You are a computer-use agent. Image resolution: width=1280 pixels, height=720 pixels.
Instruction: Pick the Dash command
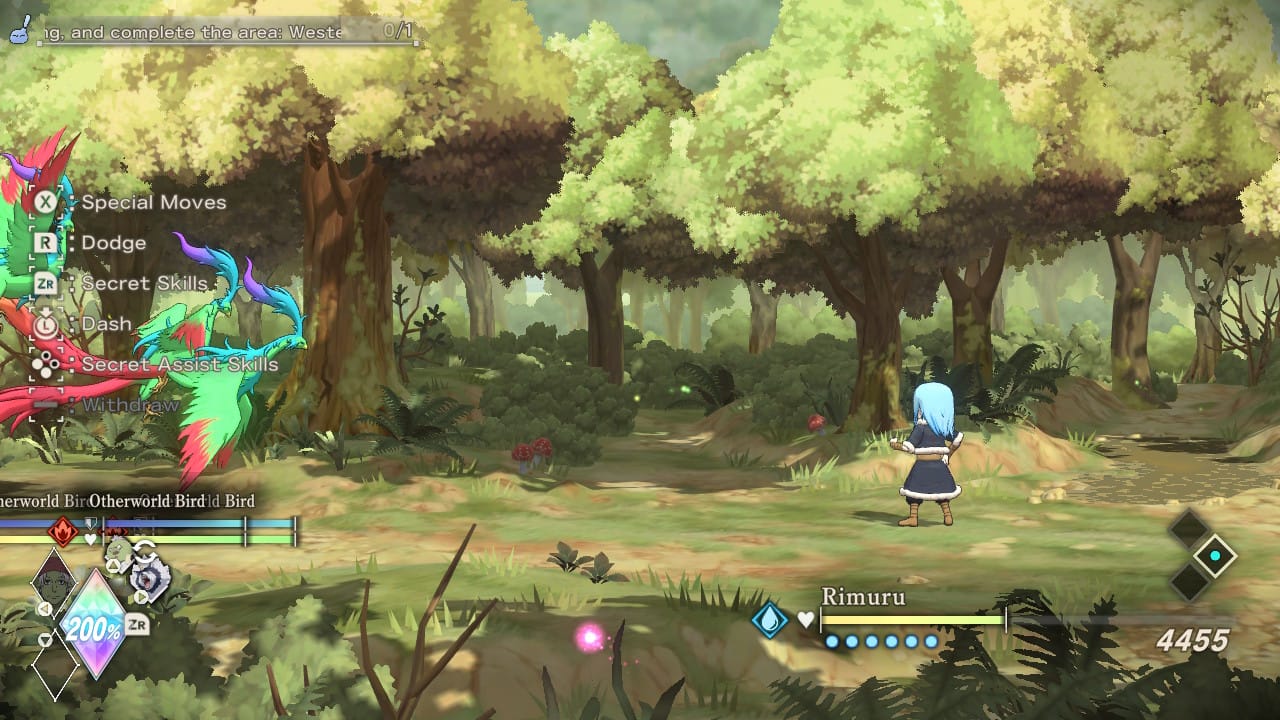pos(106,324)
